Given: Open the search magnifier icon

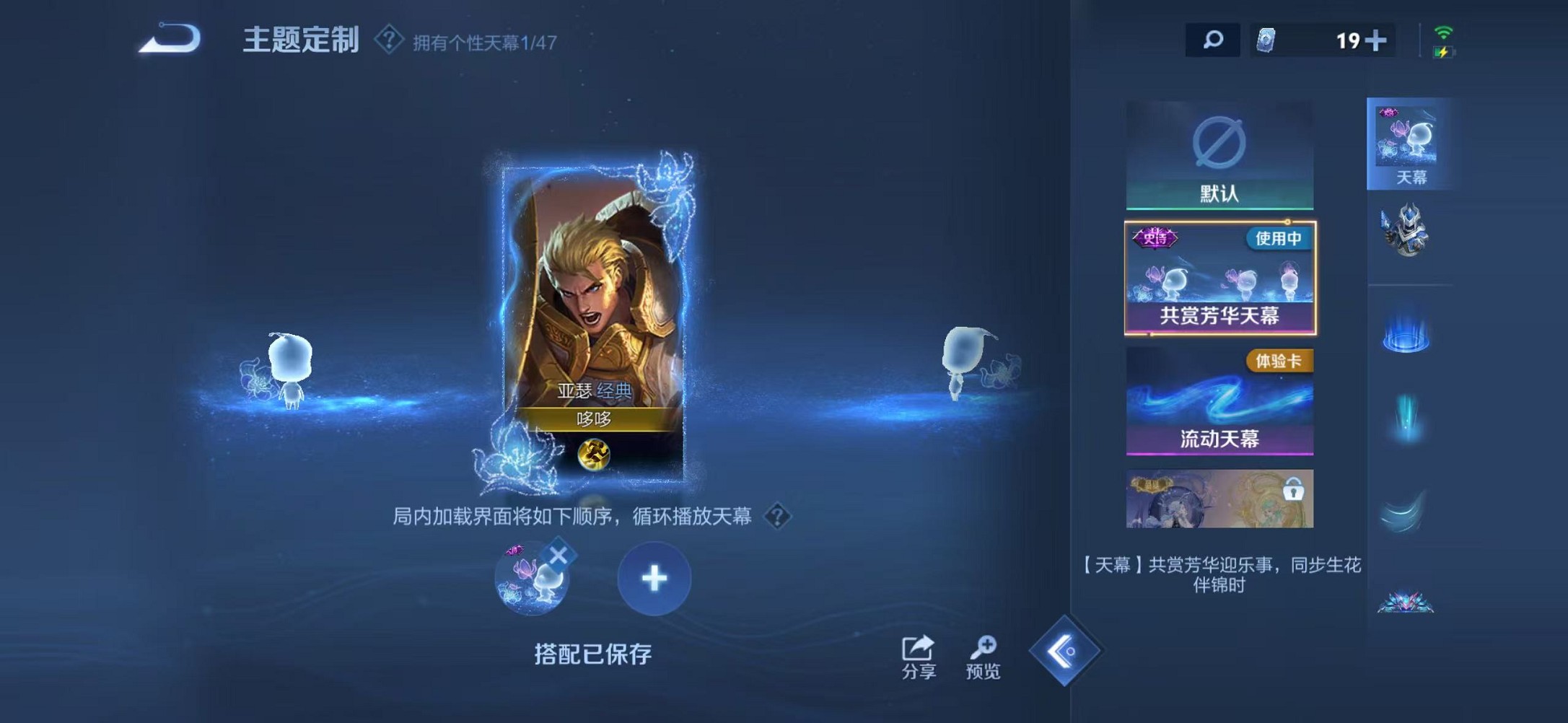Looking at the screenshot, I should click(x=1213, y=40).
